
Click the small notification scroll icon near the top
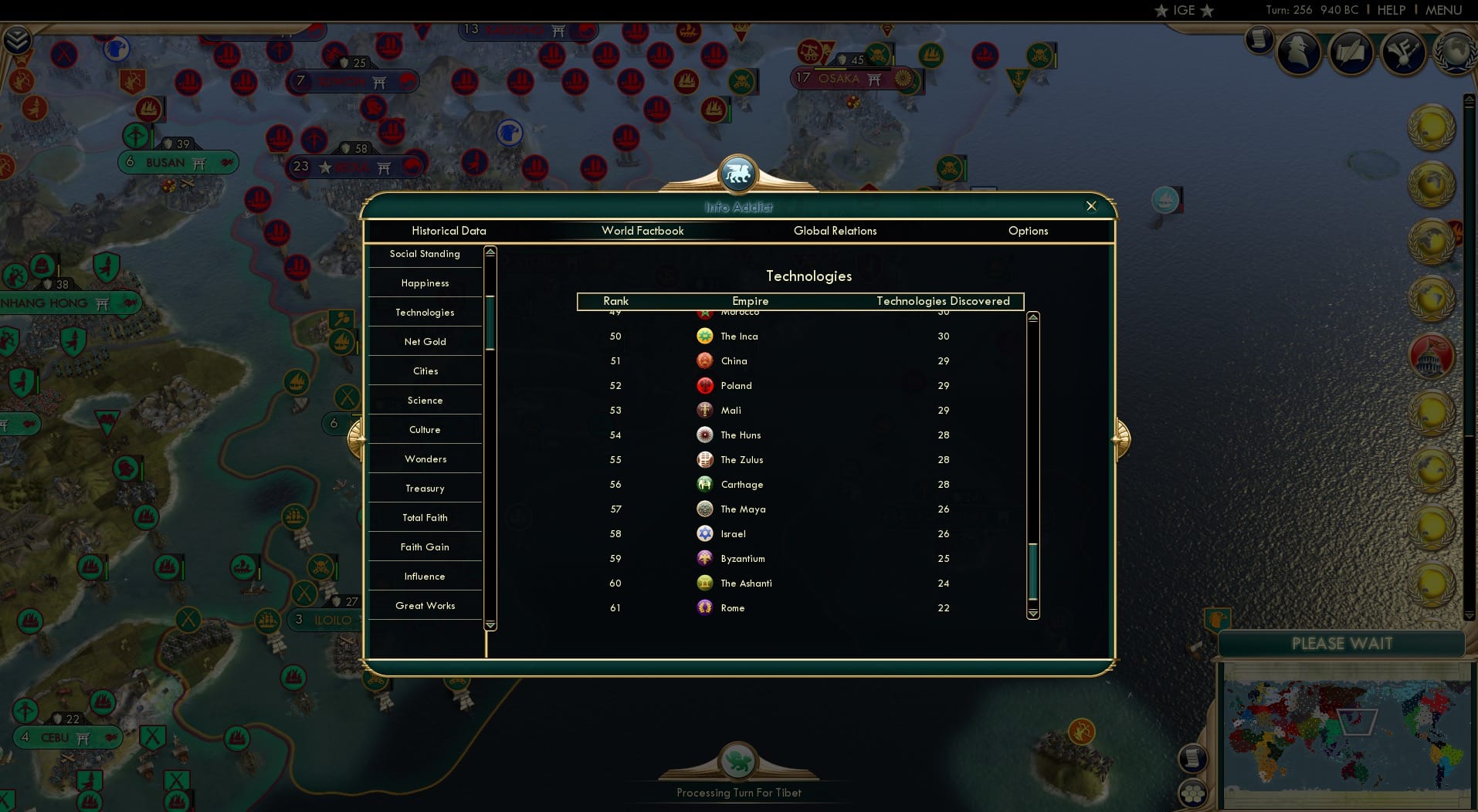click(1259, 39)
